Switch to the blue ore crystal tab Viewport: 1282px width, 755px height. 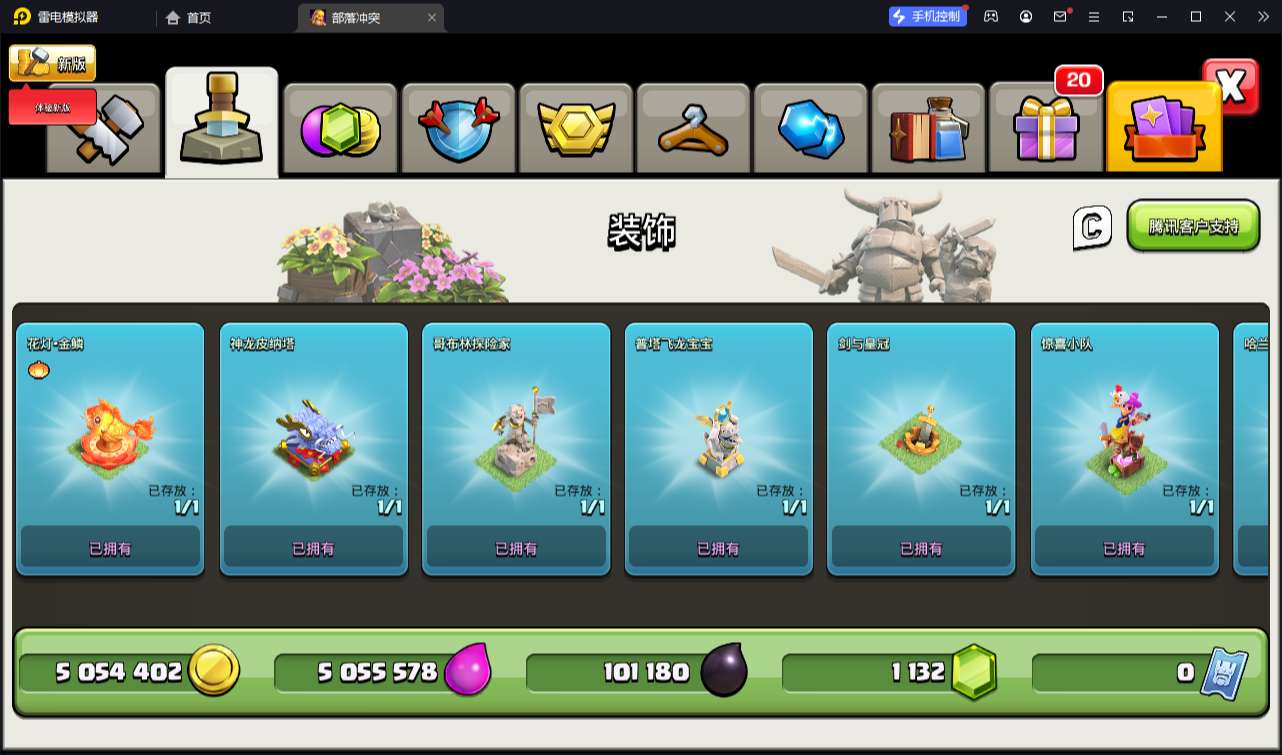pos(811,129)
